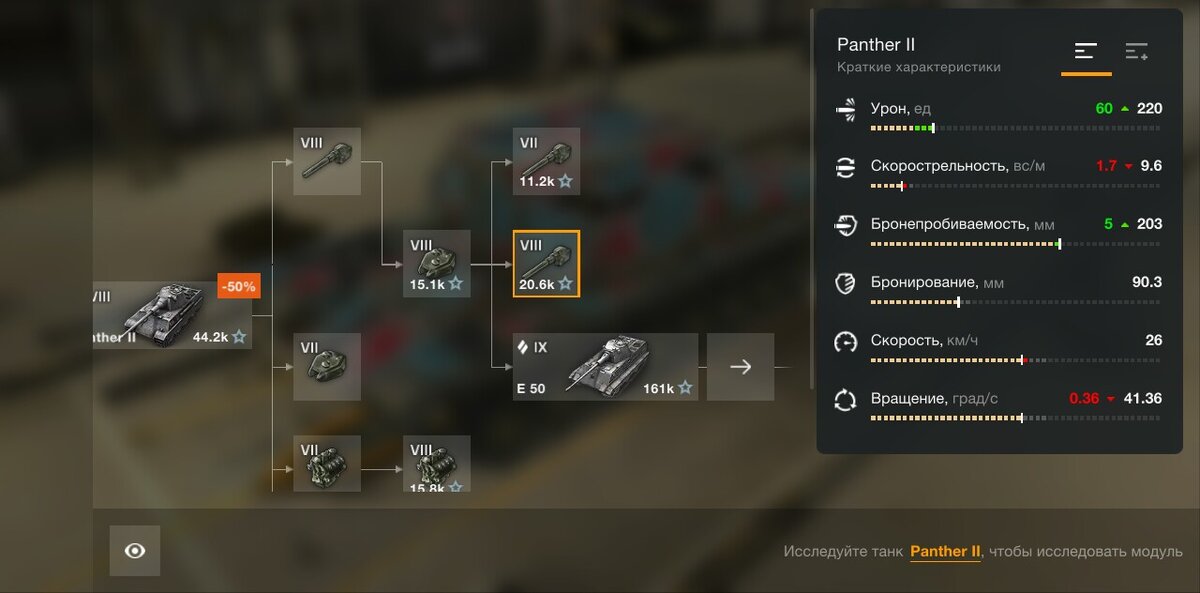Screen dimensions: 1200x593
Task: Switch to the brief characteristics tab
Action: point(1086,52)
